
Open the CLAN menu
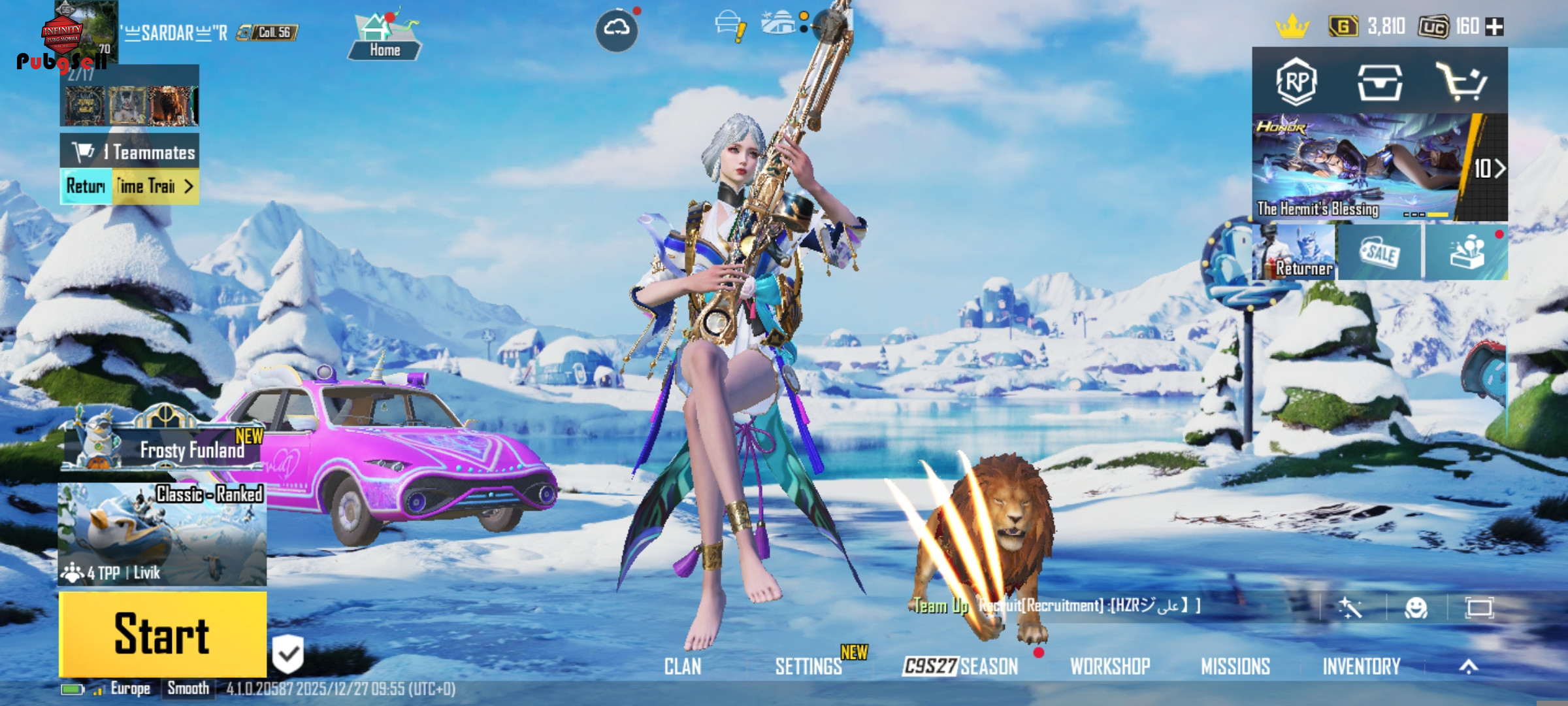coord(683,666)
